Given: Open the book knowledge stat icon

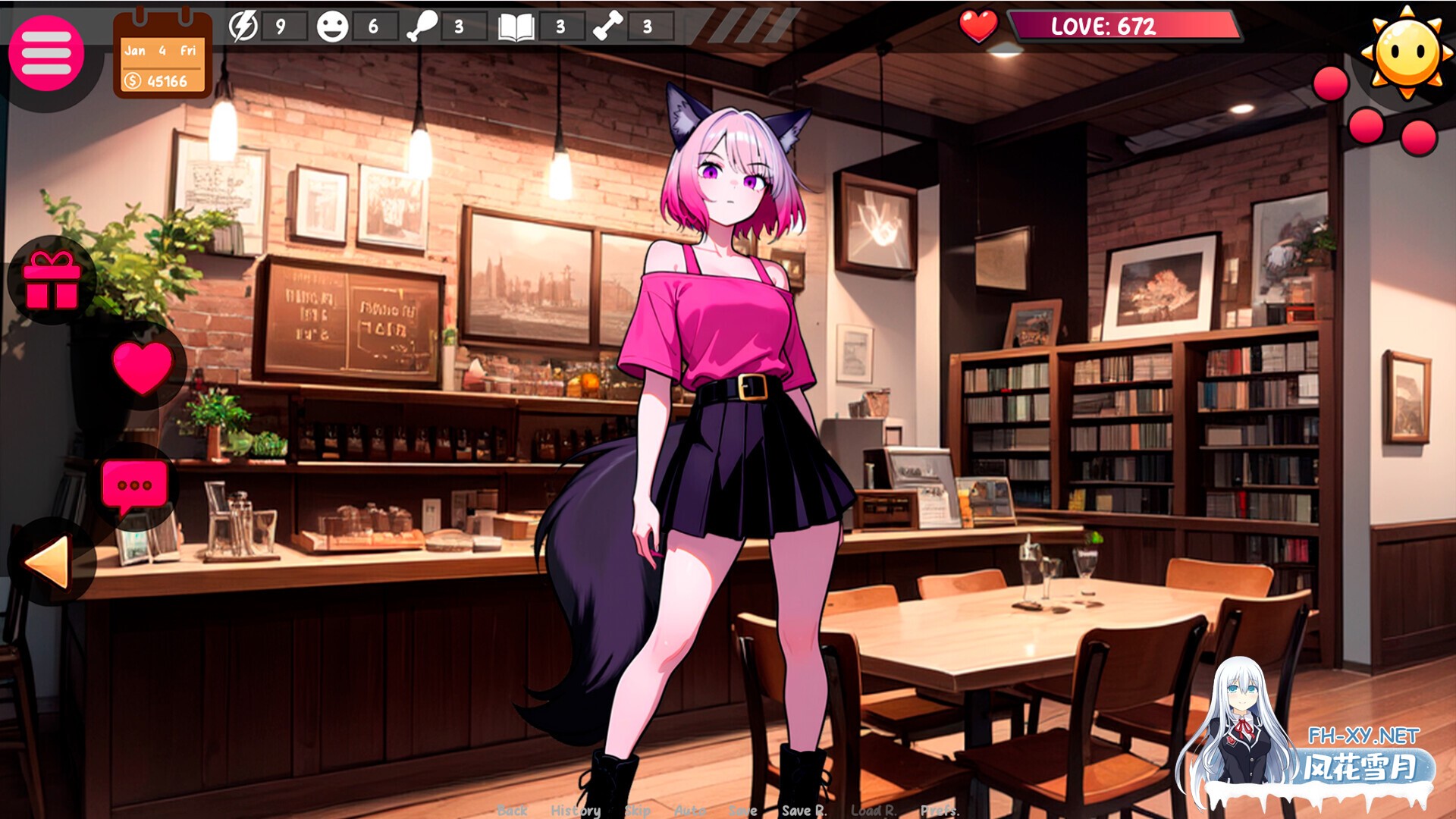Looking at the screenshot, I should pyautogui.click(x=515, y=25).
